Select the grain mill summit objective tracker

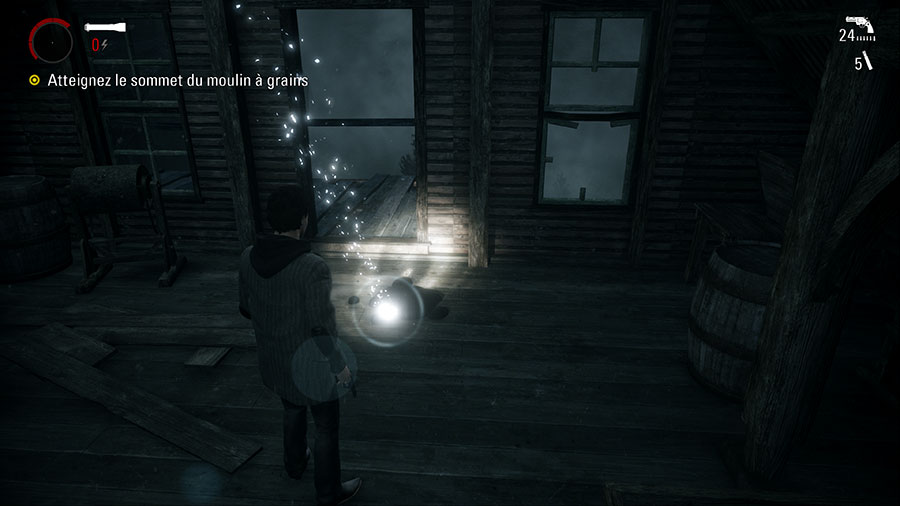170,80
